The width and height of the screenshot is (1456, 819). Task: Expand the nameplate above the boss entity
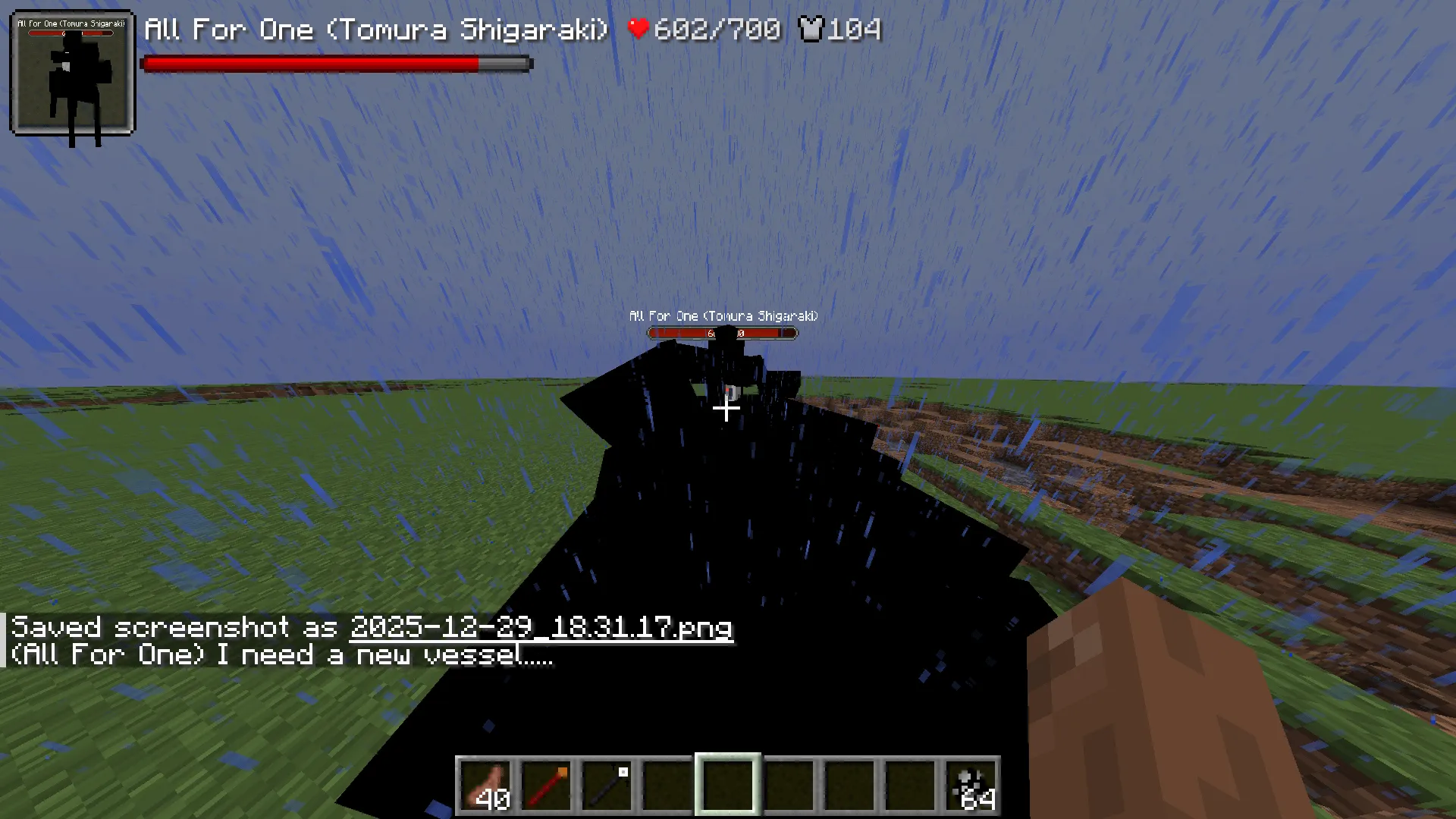(x=723, y=316)
